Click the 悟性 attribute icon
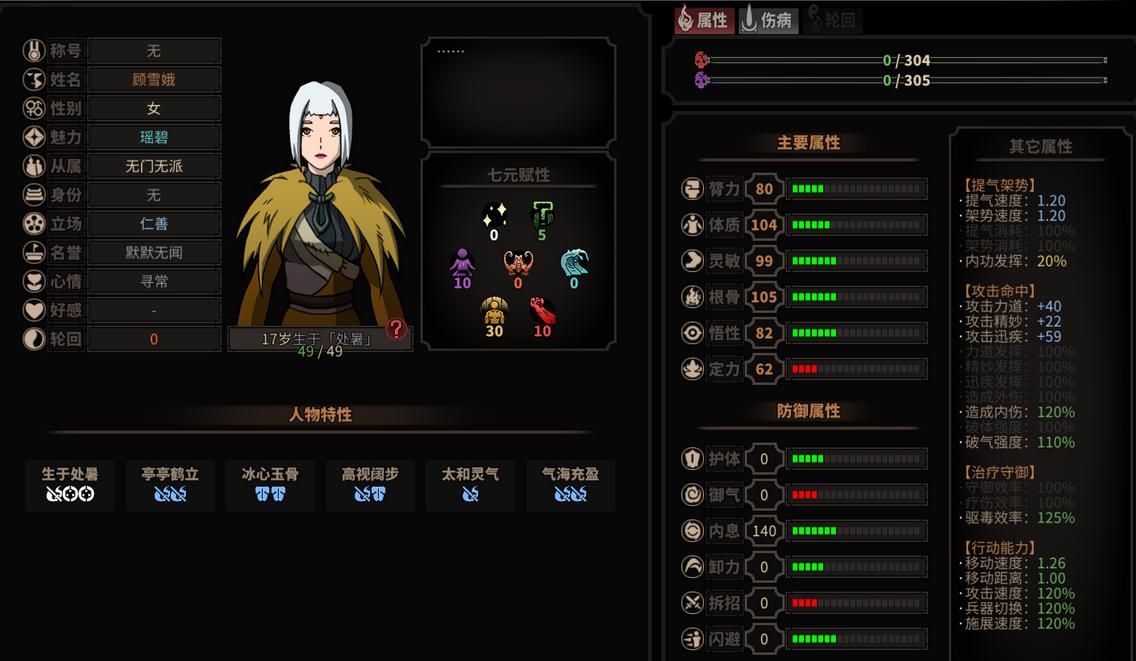The height and width of the screenshot is (661, 1136). (x=694, y=333)
